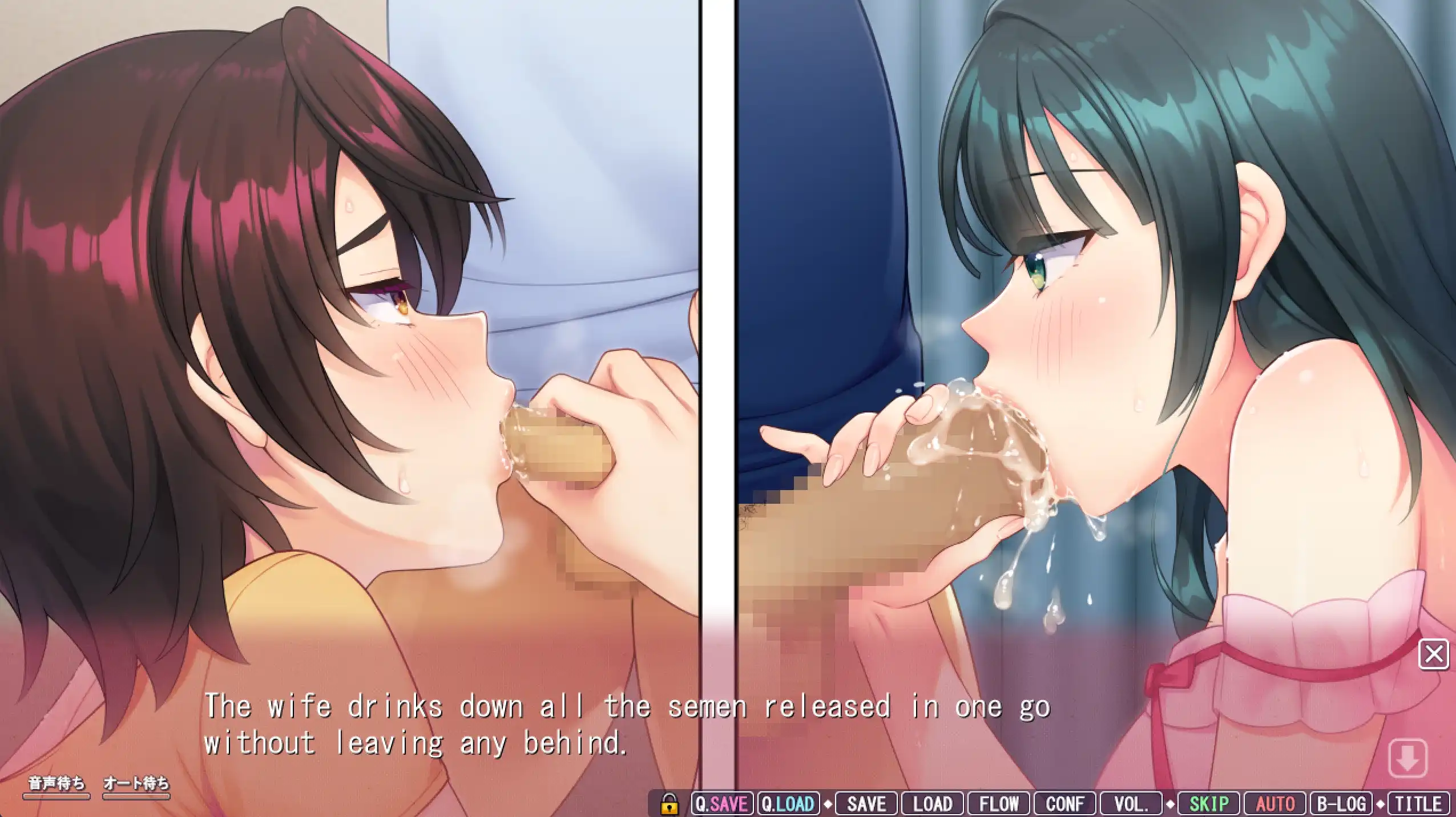Return to the TITLE screen
This screenshot has height=817, width=1456.
click(1418, 804)
